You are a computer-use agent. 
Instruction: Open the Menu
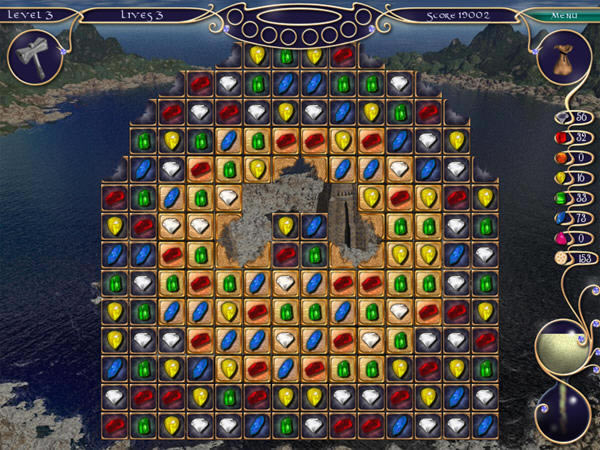567,15
